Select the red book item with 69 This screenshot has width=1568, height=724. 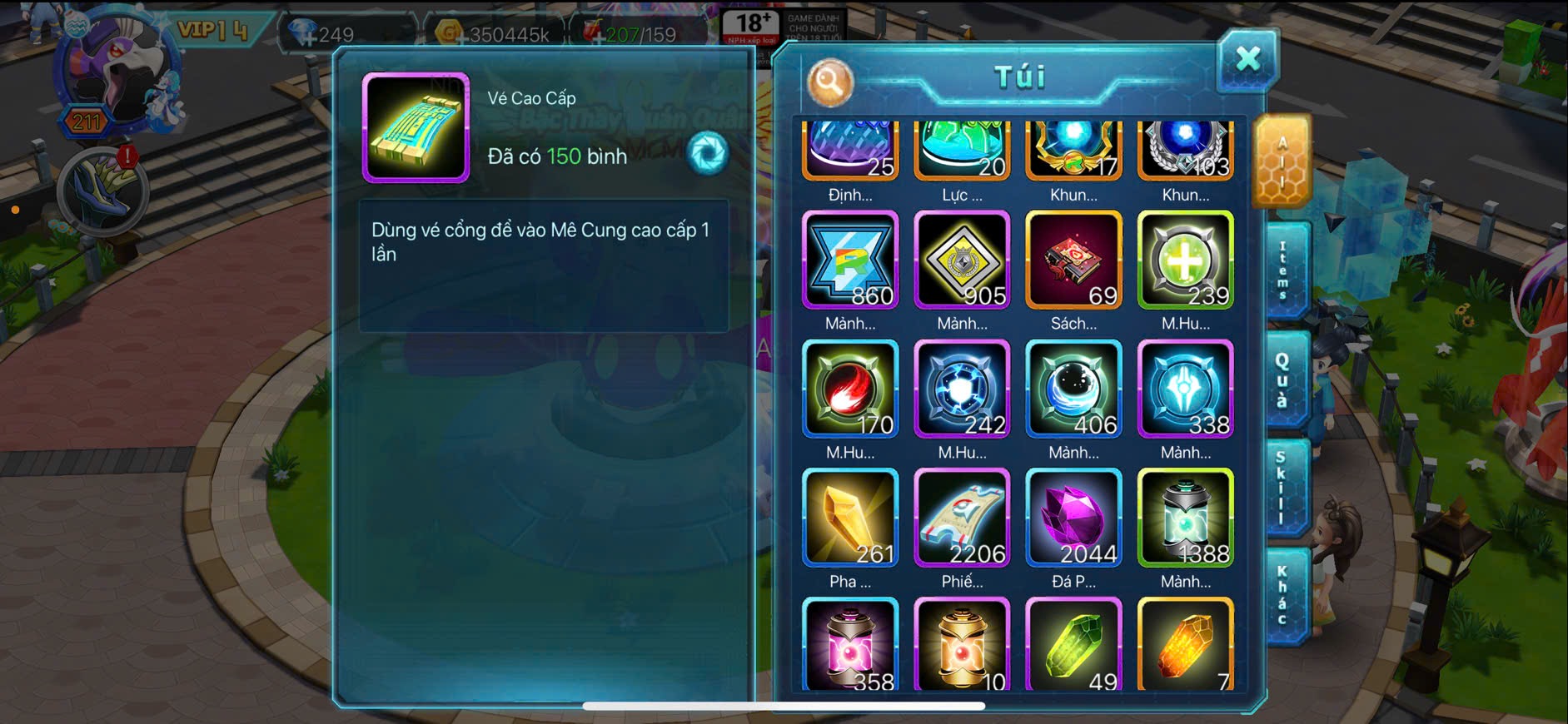[1073, 260]
